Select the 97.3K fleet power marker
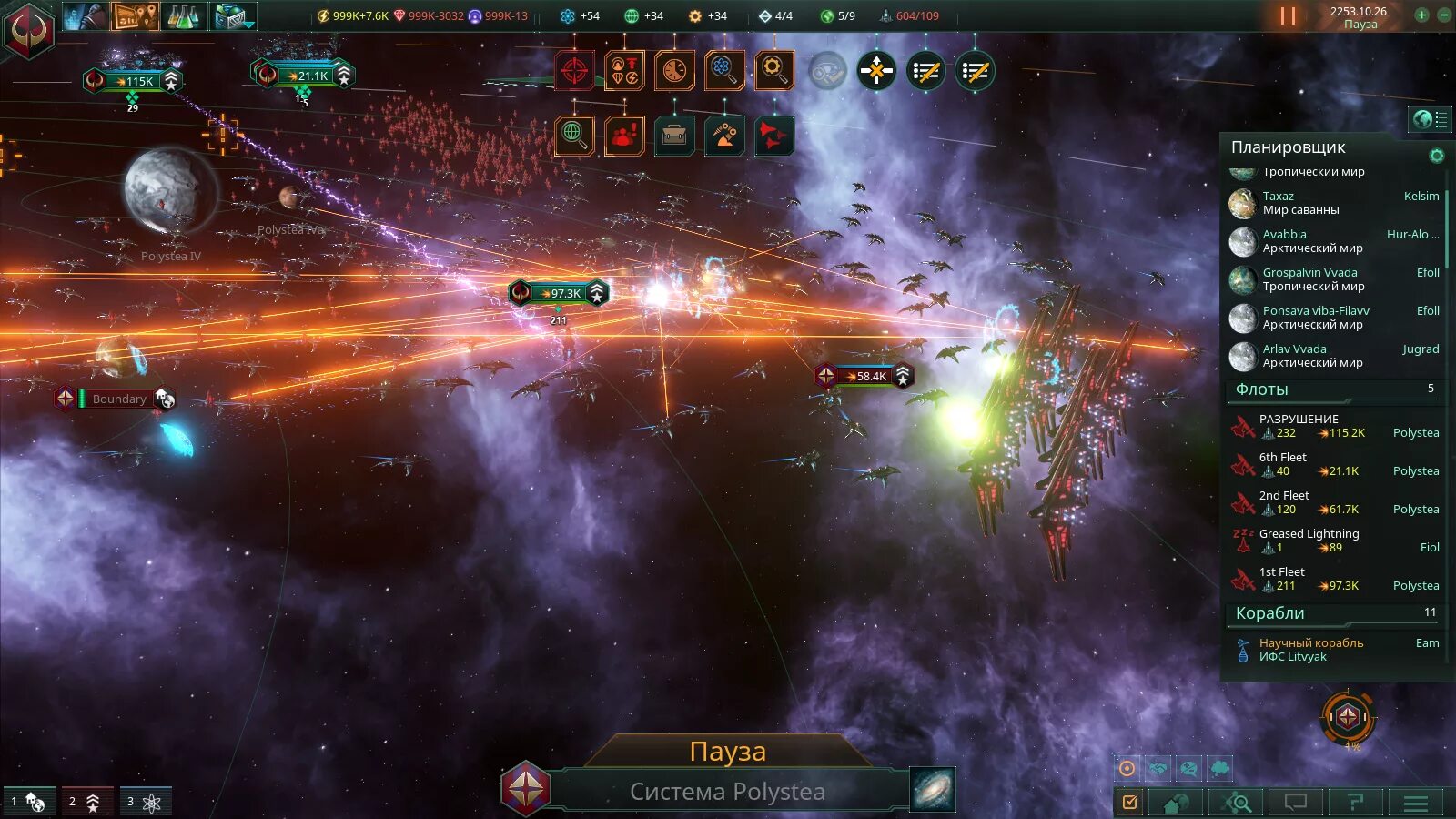The width and height of the screenshot is (1456, 819). pyautogui.click(x=560, y=293)
